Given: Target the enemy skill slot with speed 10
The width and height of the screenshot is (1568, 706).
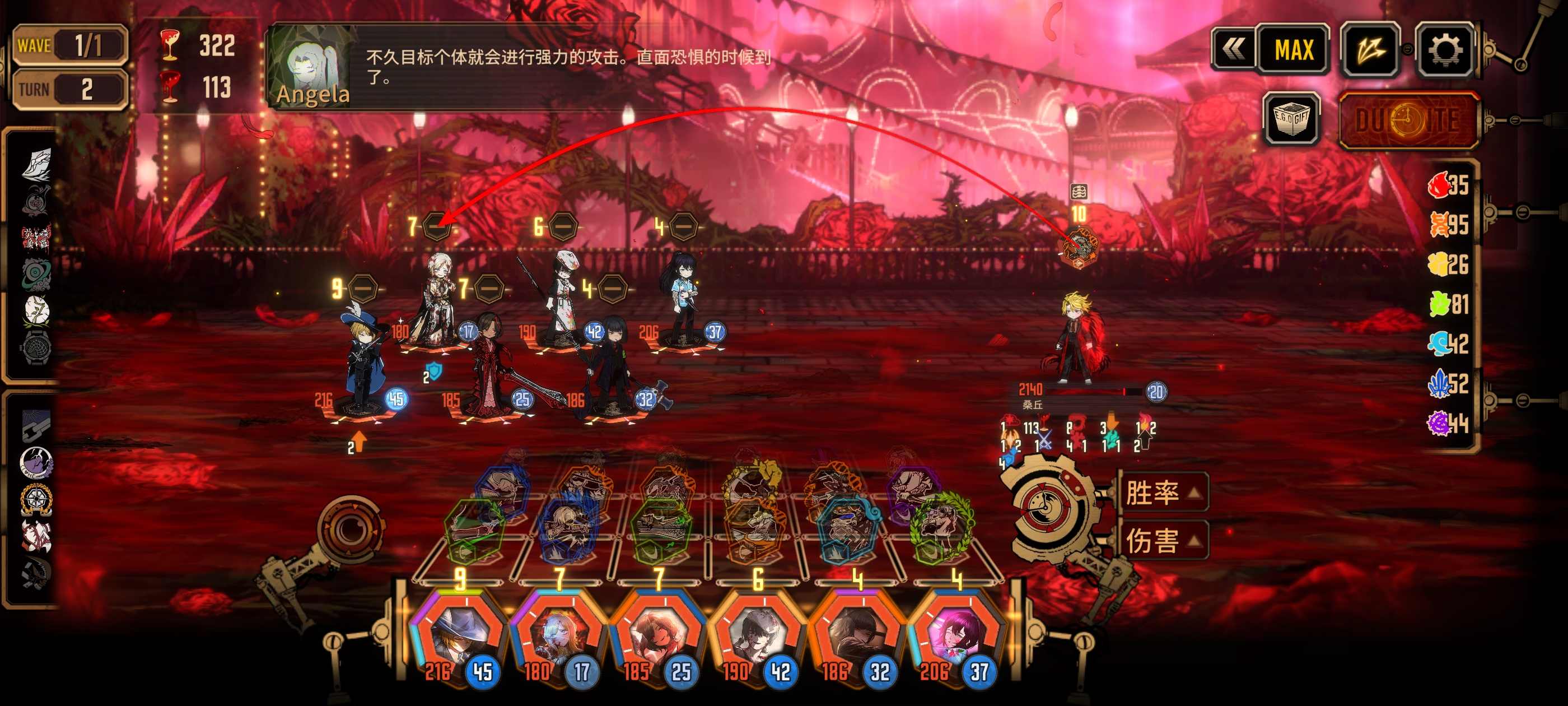Looking at the screenshot, I should [1078, 248].
